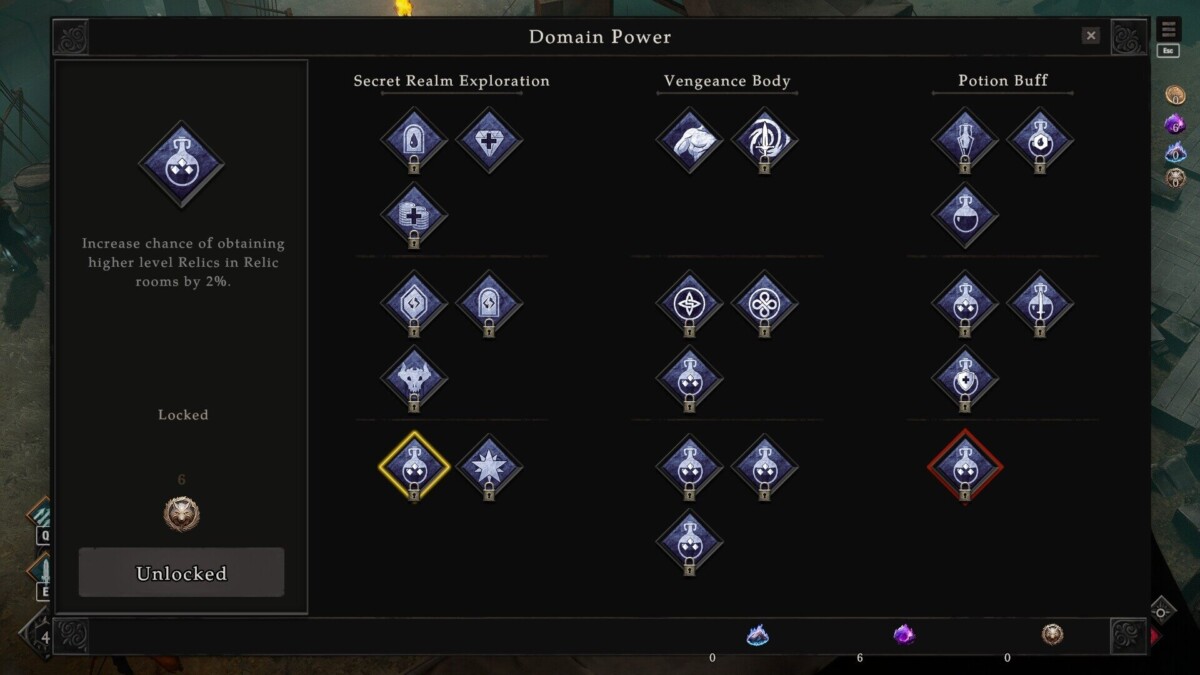Choose the horned skull power
This screenshot has width=1200, height=675.
414,378
